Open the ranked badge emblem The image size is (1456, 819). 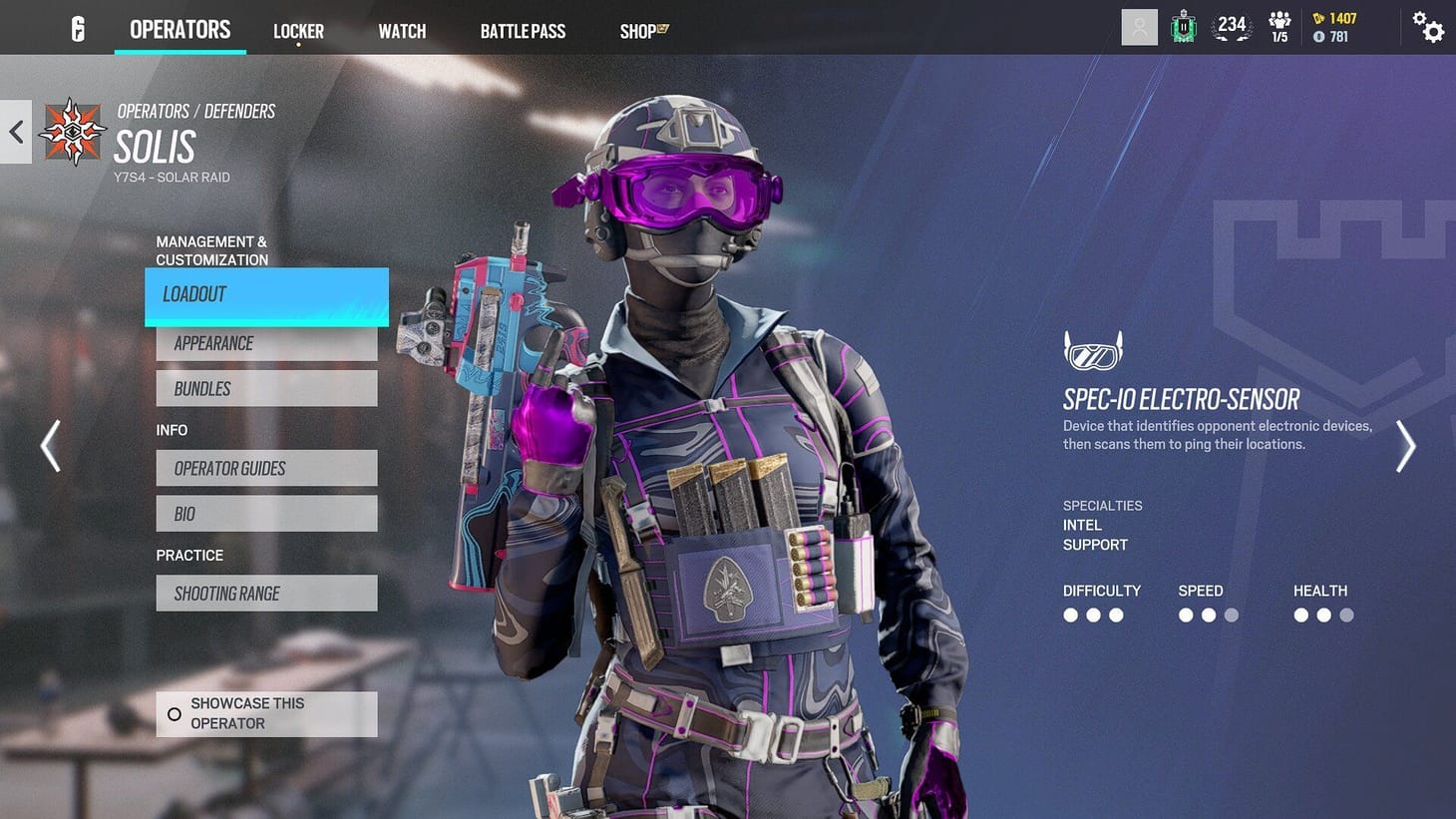click(x=1183, y=27)
